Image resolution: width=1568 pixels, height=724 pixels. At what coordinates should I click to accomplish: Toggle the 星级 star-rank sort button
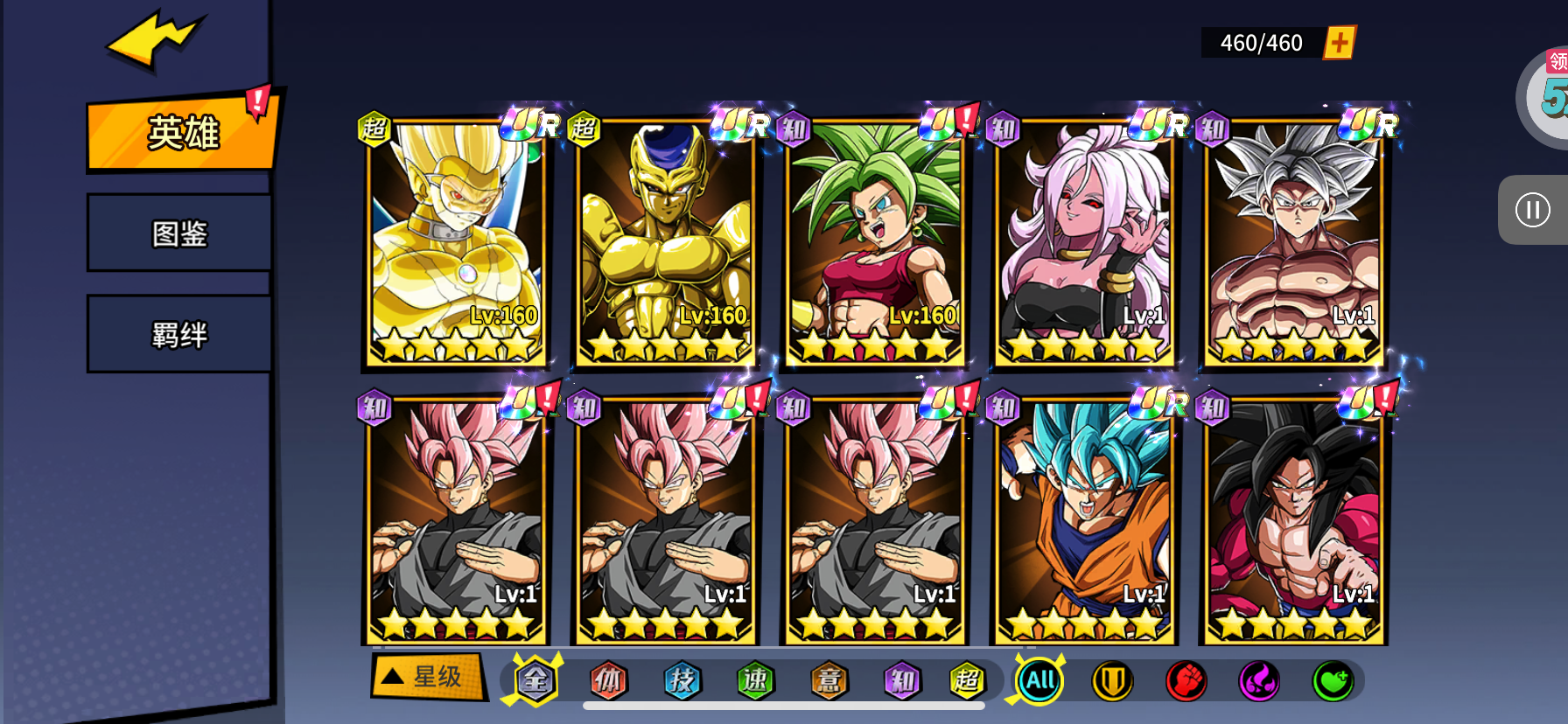pos(428,677)
